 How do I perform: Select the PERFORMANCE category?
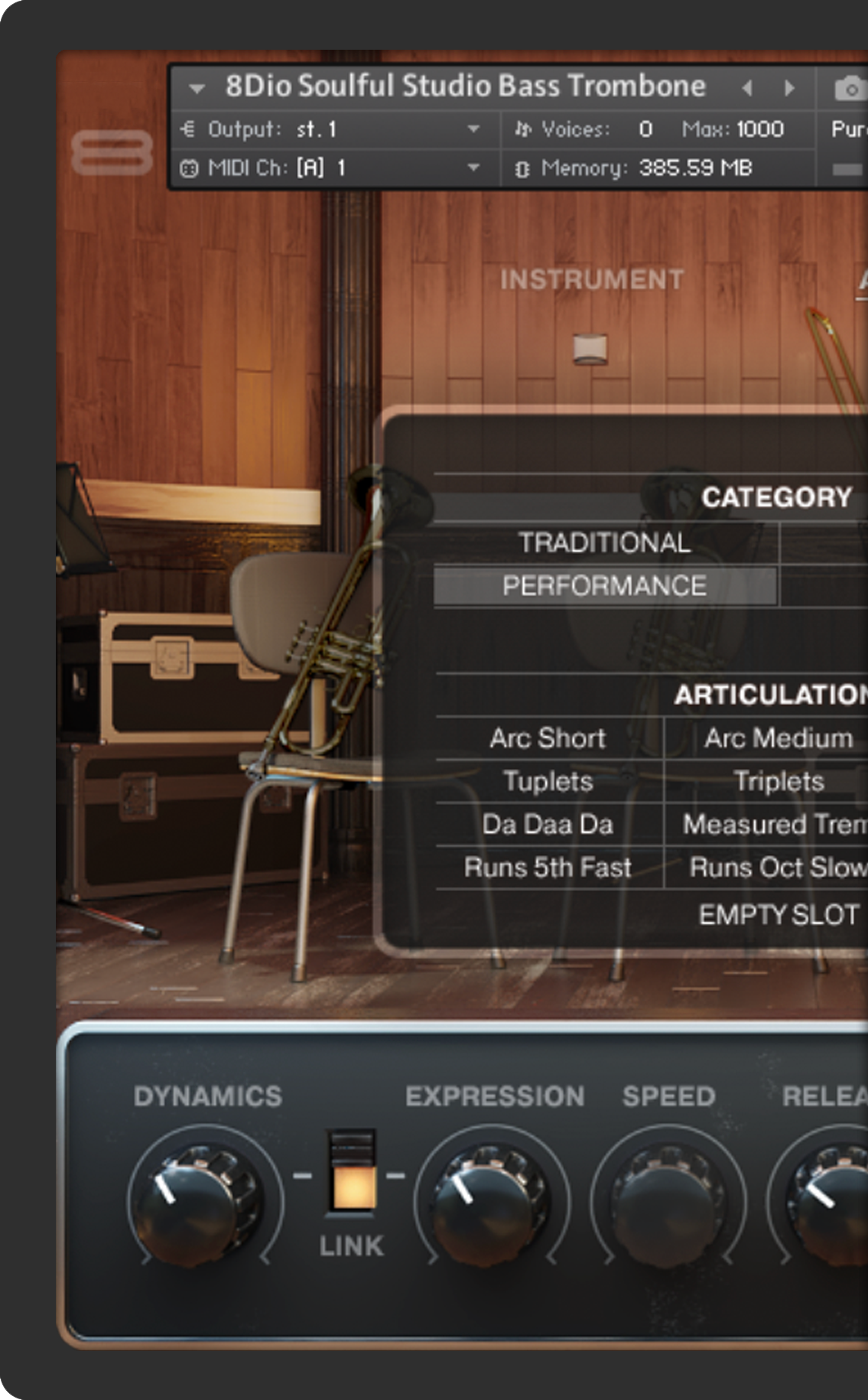[x=604, y=586]
